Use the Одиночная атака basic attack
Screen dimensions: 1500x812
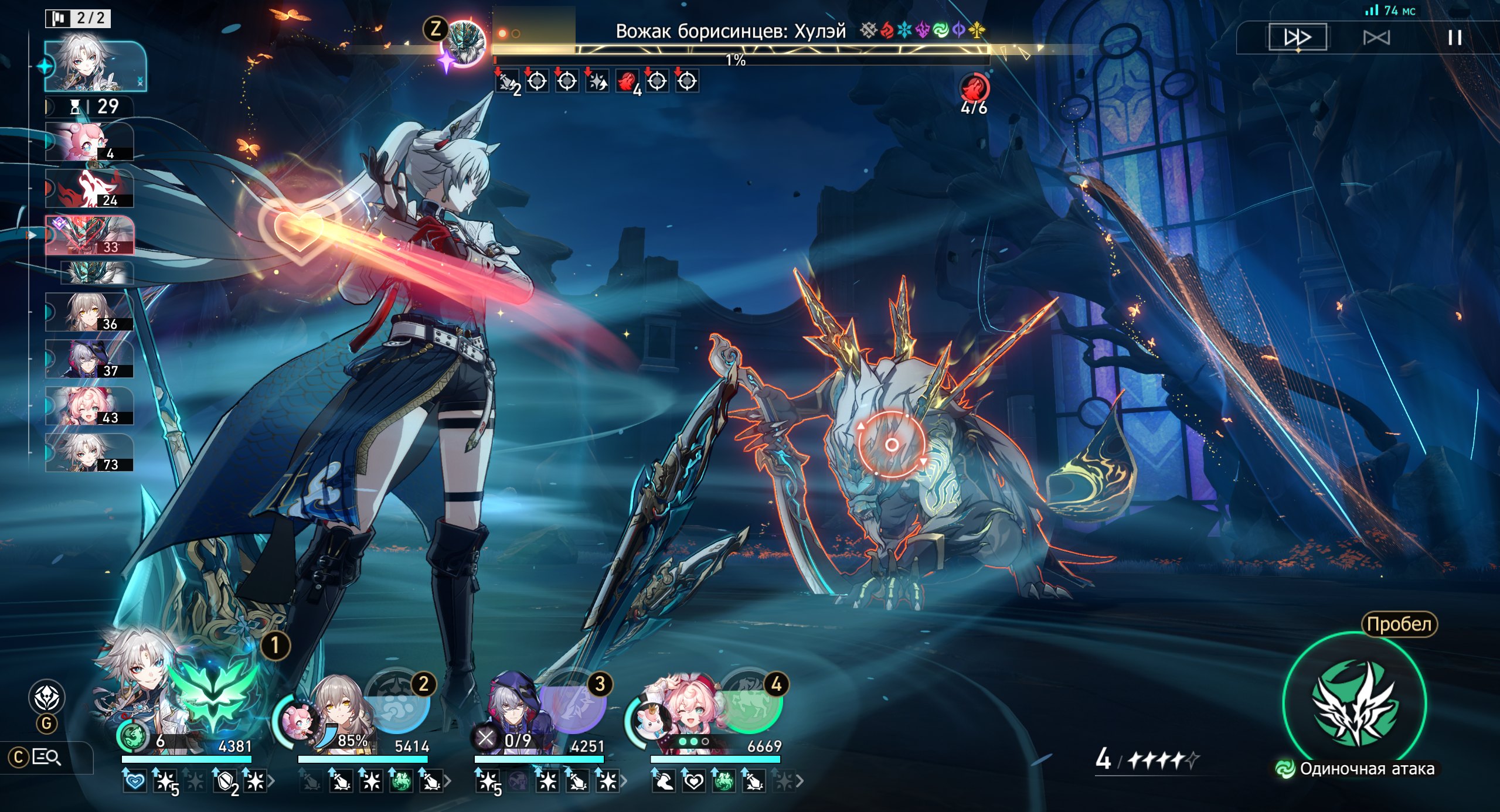point(1355,704)
